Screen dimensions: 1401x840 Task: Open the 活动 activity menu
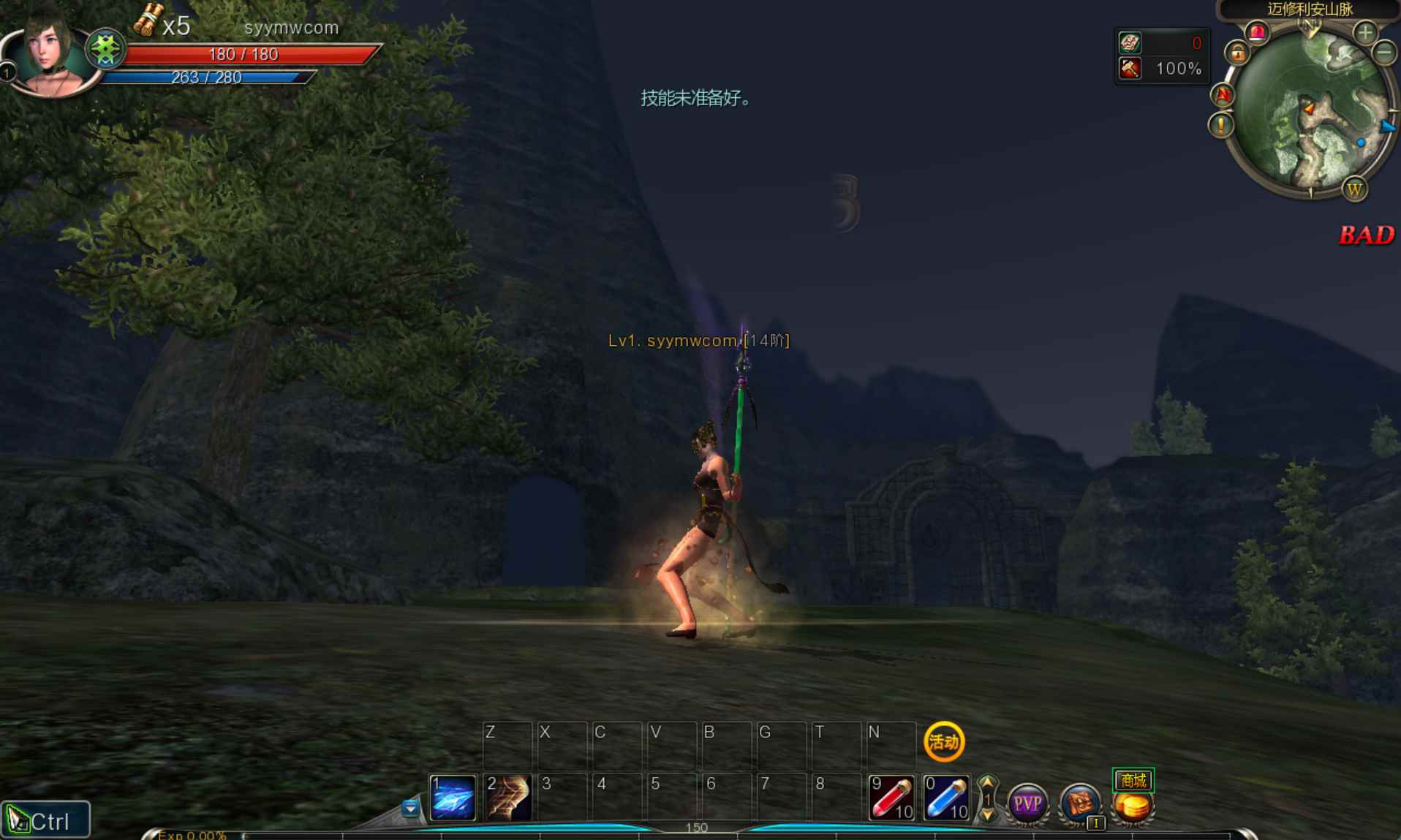tap(945, 741)
